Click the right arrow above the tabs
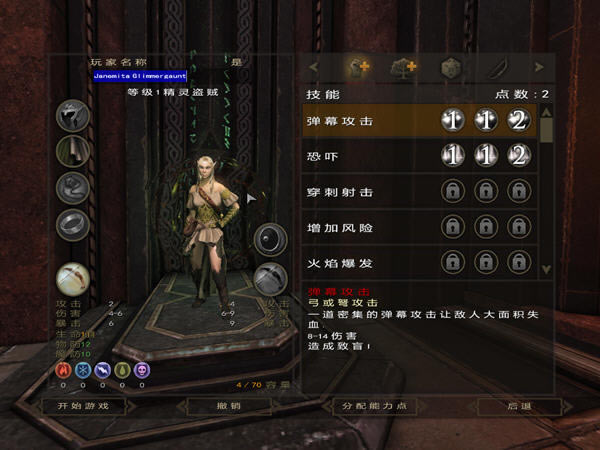Viewport: 600px width, 450px height. point(540,68)
